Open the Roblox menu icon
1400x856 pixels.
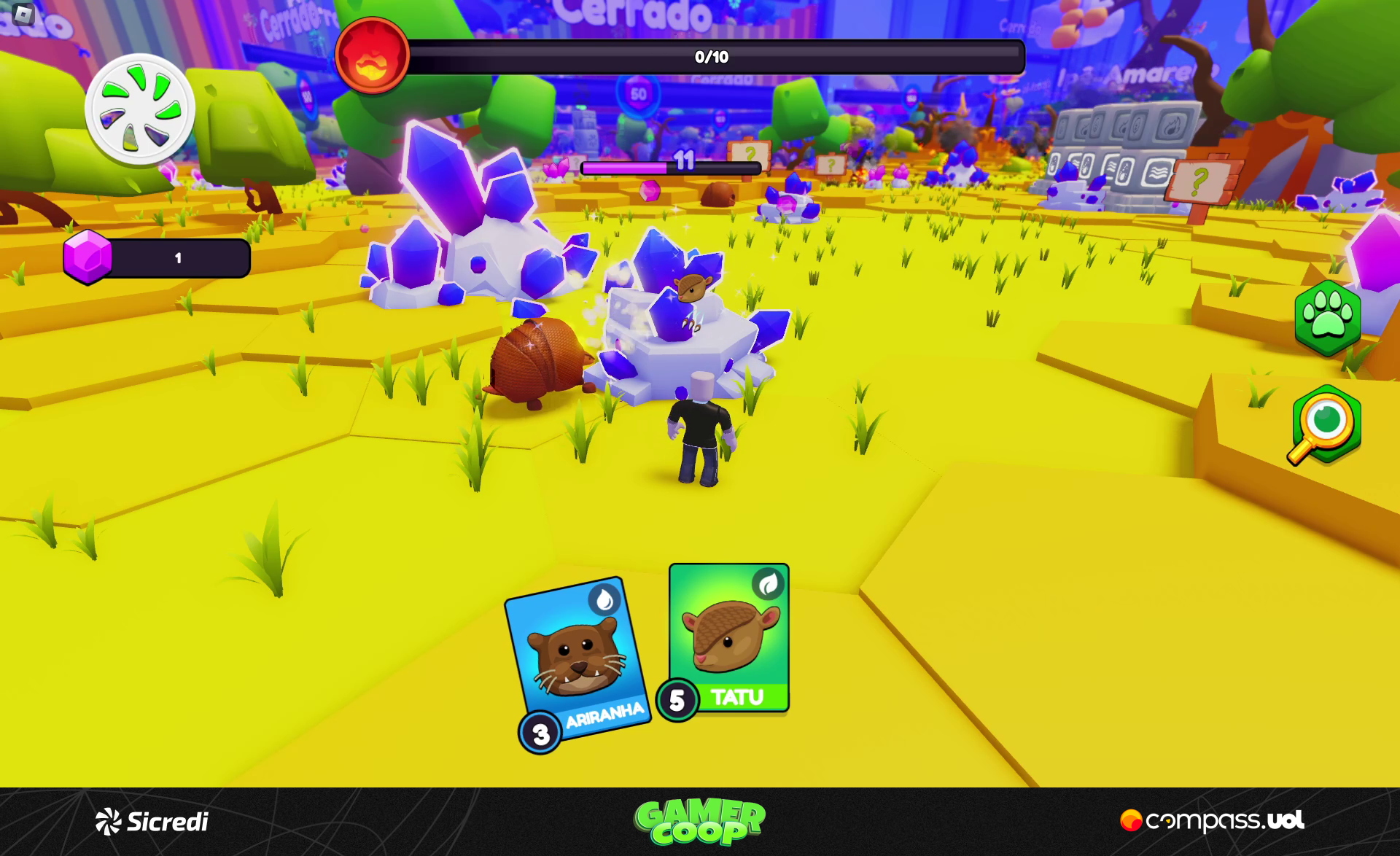[x=23, y=14]
